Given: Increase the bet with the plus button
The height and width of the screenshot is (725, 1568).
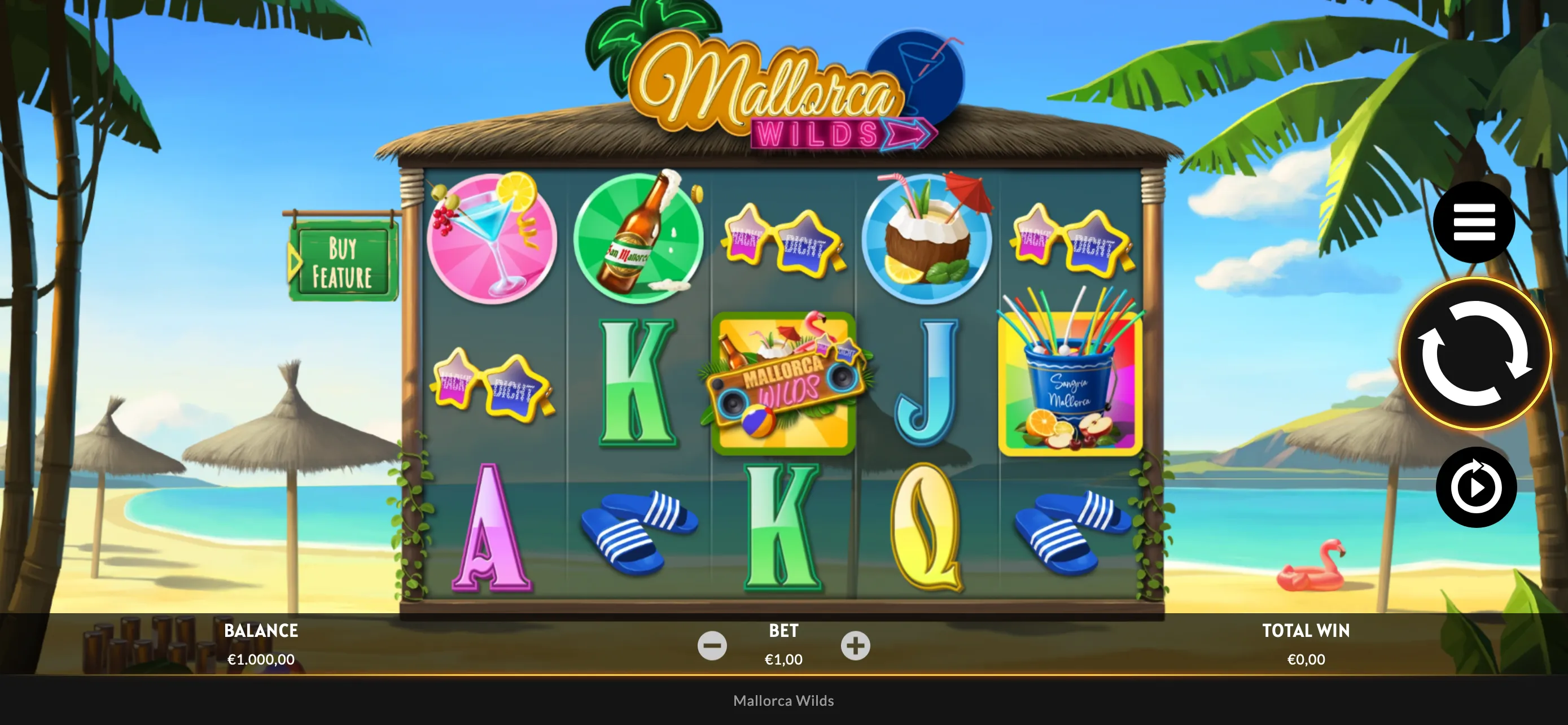Looking at the screenshot, I should [855, 645].
